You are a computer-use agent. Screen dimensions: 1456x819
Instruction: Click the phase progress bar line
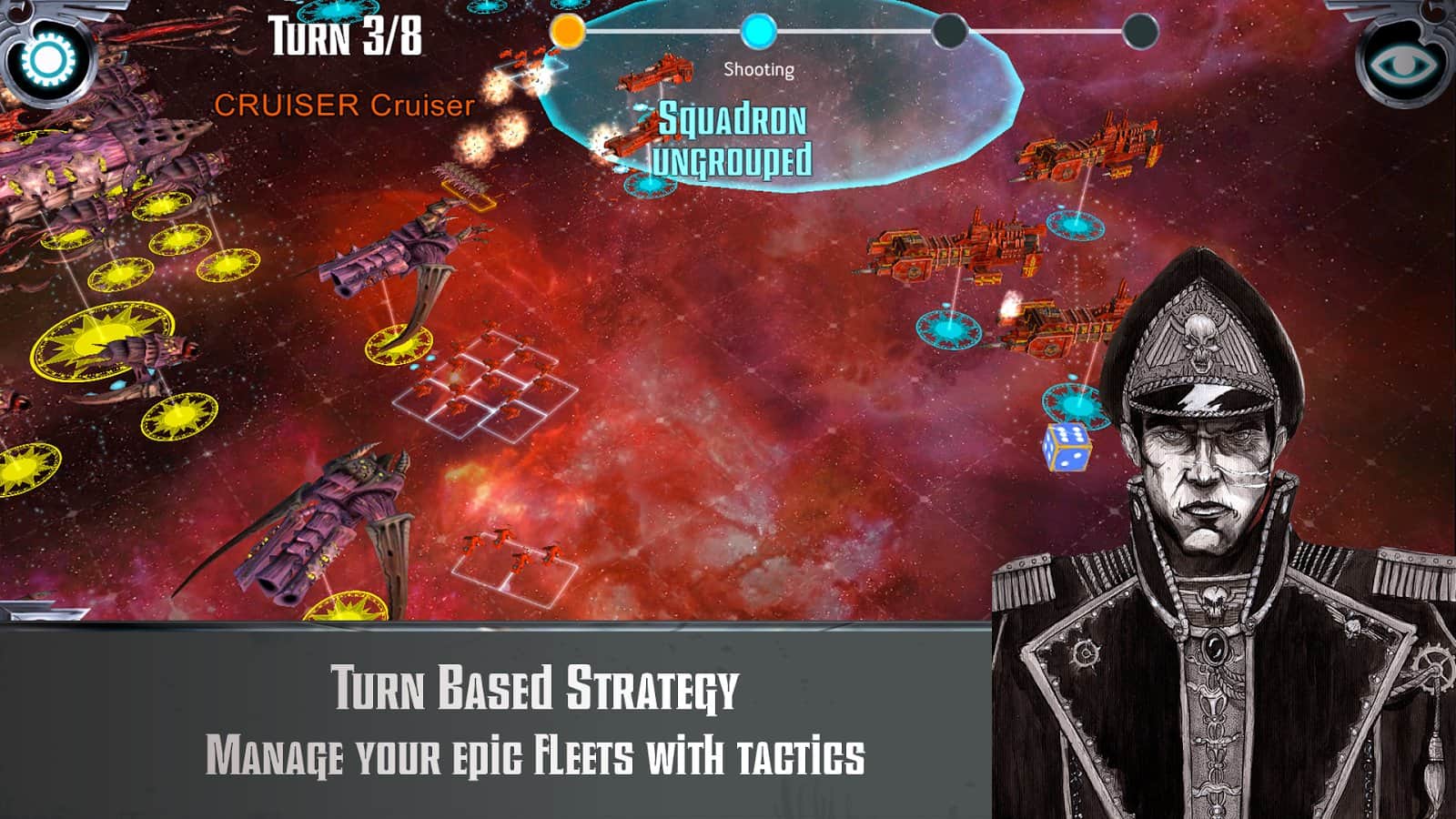coord(855,31)
